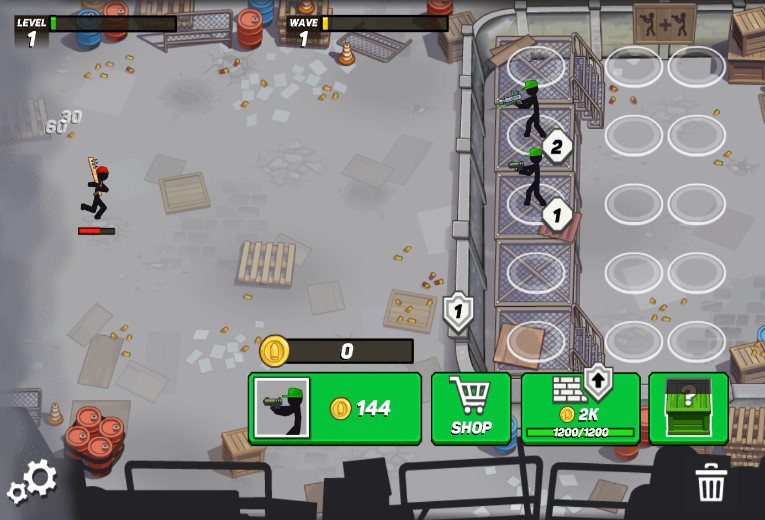Buy a soldier for 144 coins
Image resolution: width=765 pixels, height=520 pixels.
click(x=335, y=408)
